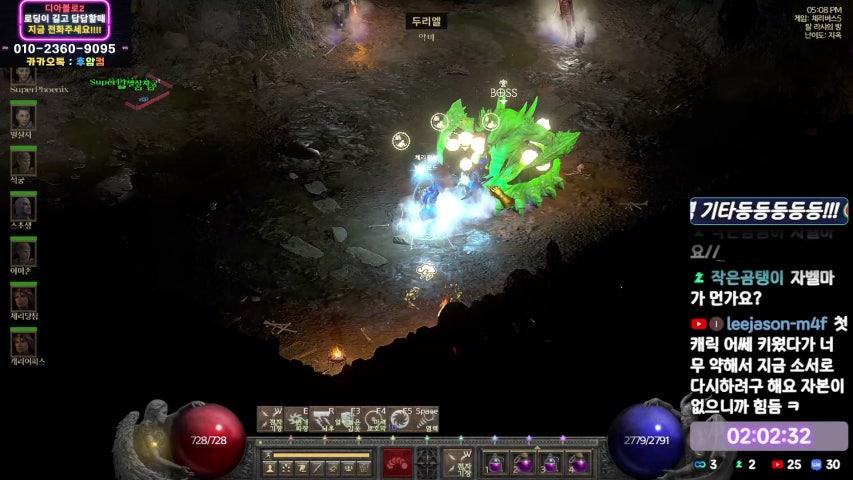Select the SuperPhoenix party portrait
The image size is (853, 480).
[x=22, y=73]
